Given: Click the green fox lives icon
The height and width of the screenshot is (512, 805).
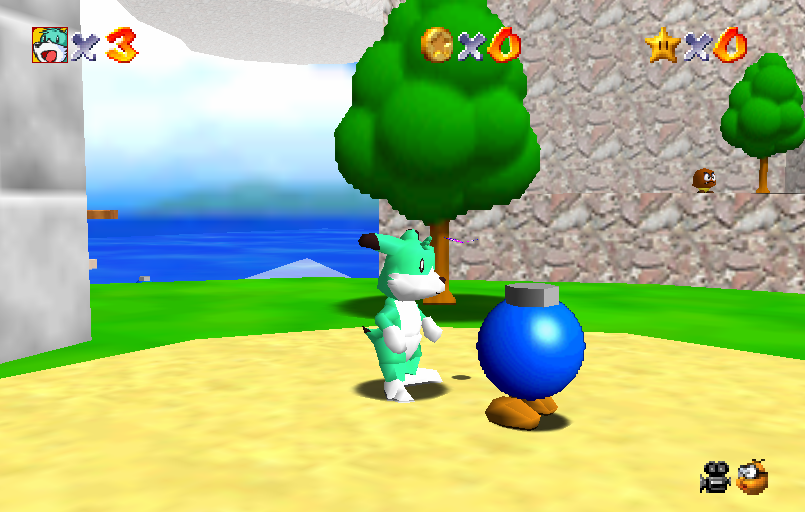Looking at the screenshot, I should (49, 45).
